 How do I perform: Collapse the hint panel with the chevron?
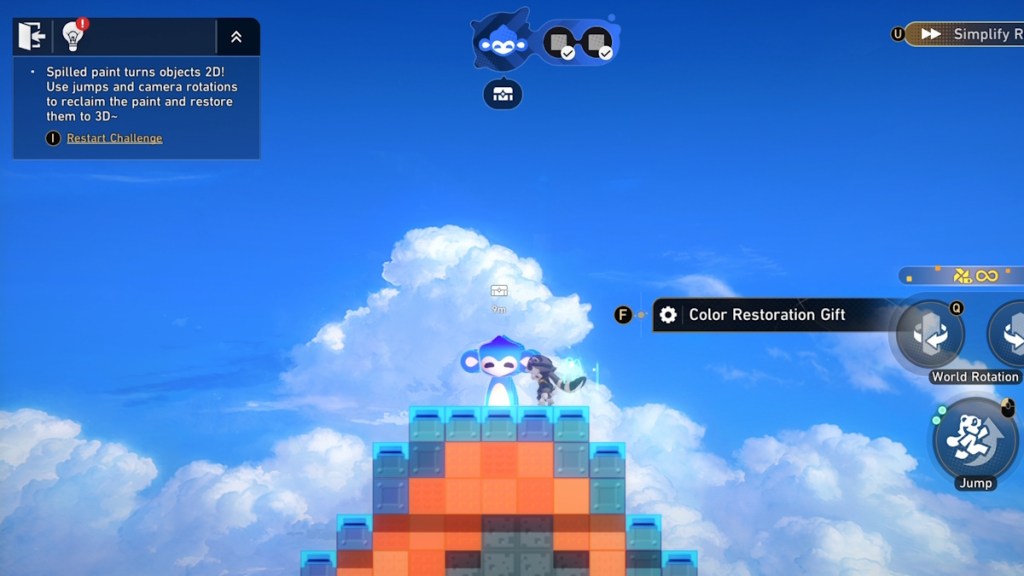(x=236, y=37)
